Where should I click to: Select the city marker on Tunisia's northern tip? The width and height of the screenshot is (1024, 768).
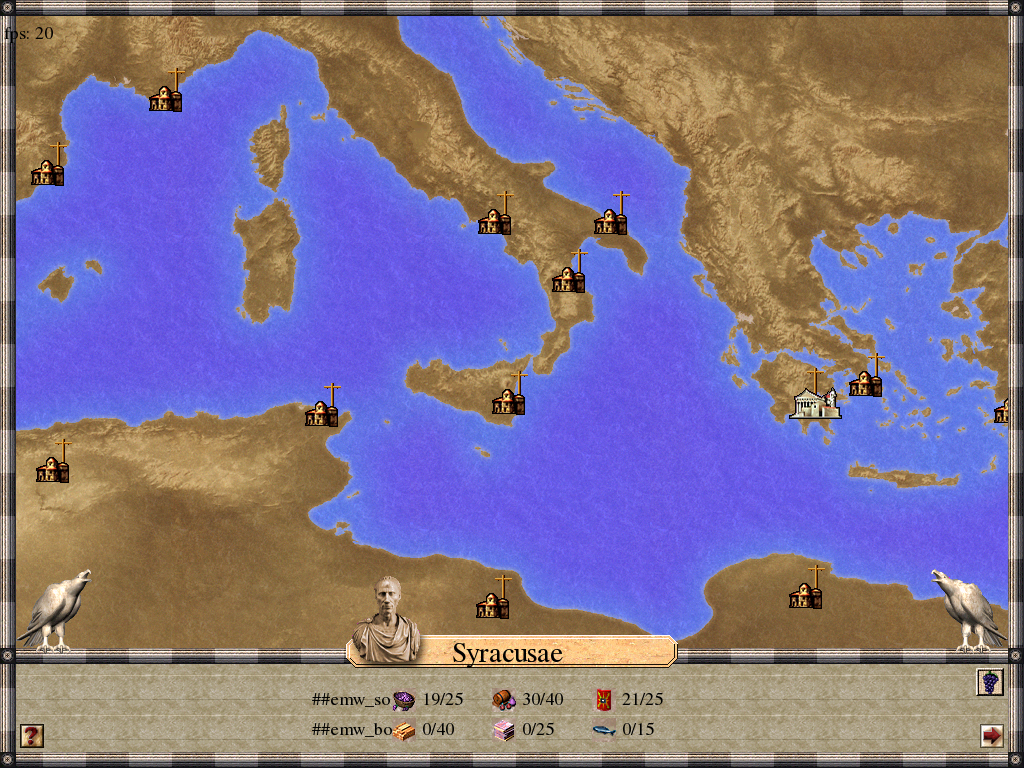[322, 410]
